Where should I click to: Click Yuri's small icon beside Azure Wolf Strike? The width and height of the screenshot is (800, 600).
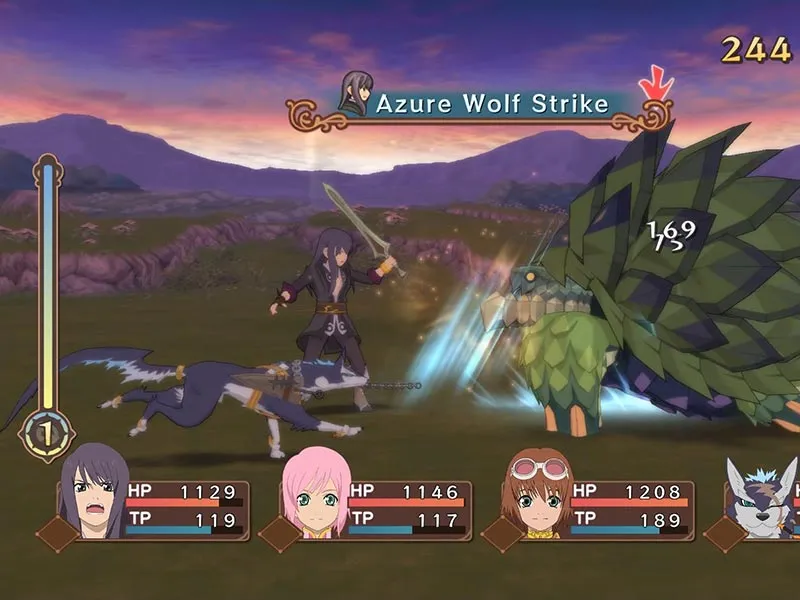(x=355, y=92)
